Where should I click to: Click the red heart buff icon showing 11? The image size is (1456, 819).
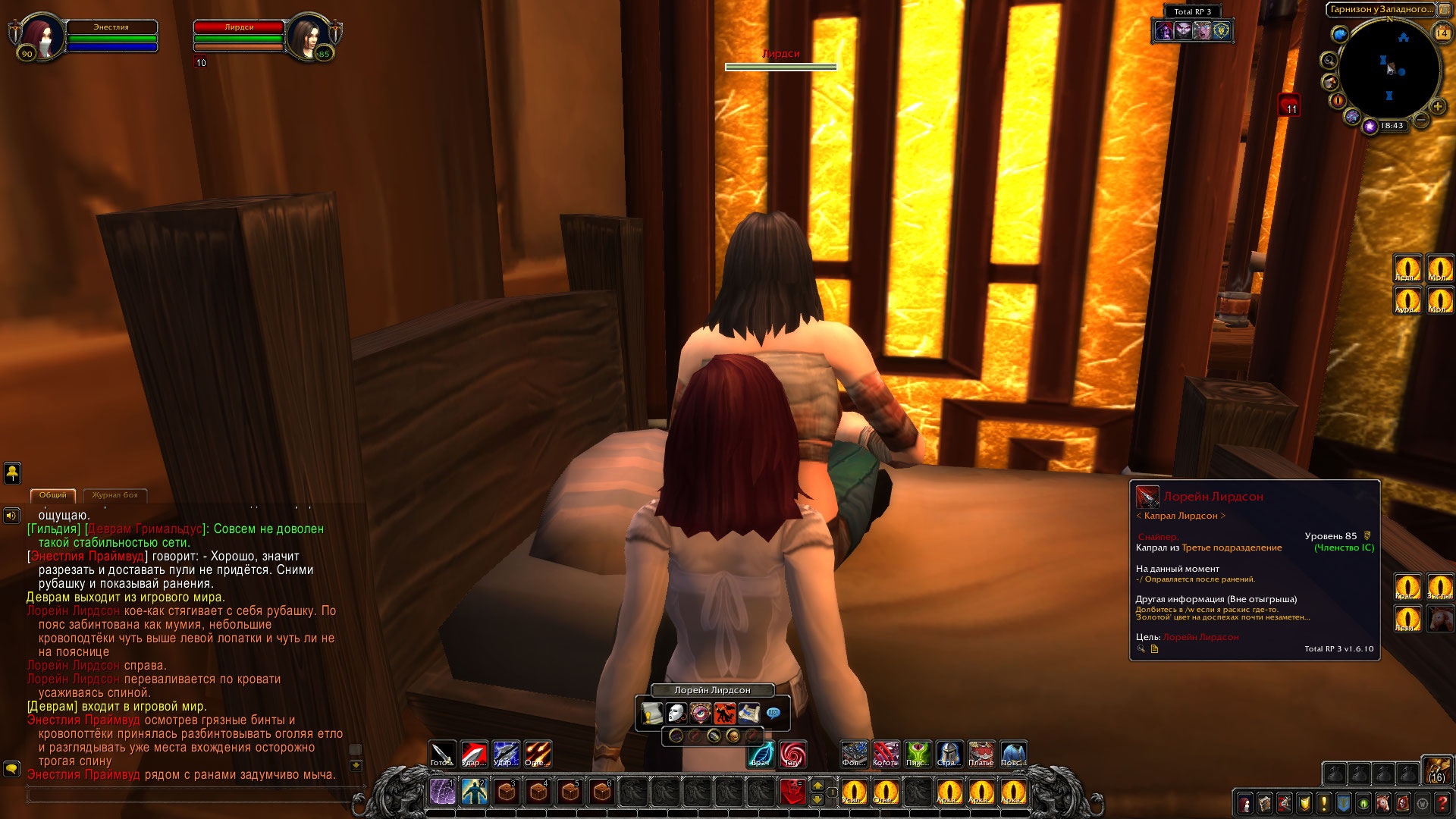point(1290,105)
